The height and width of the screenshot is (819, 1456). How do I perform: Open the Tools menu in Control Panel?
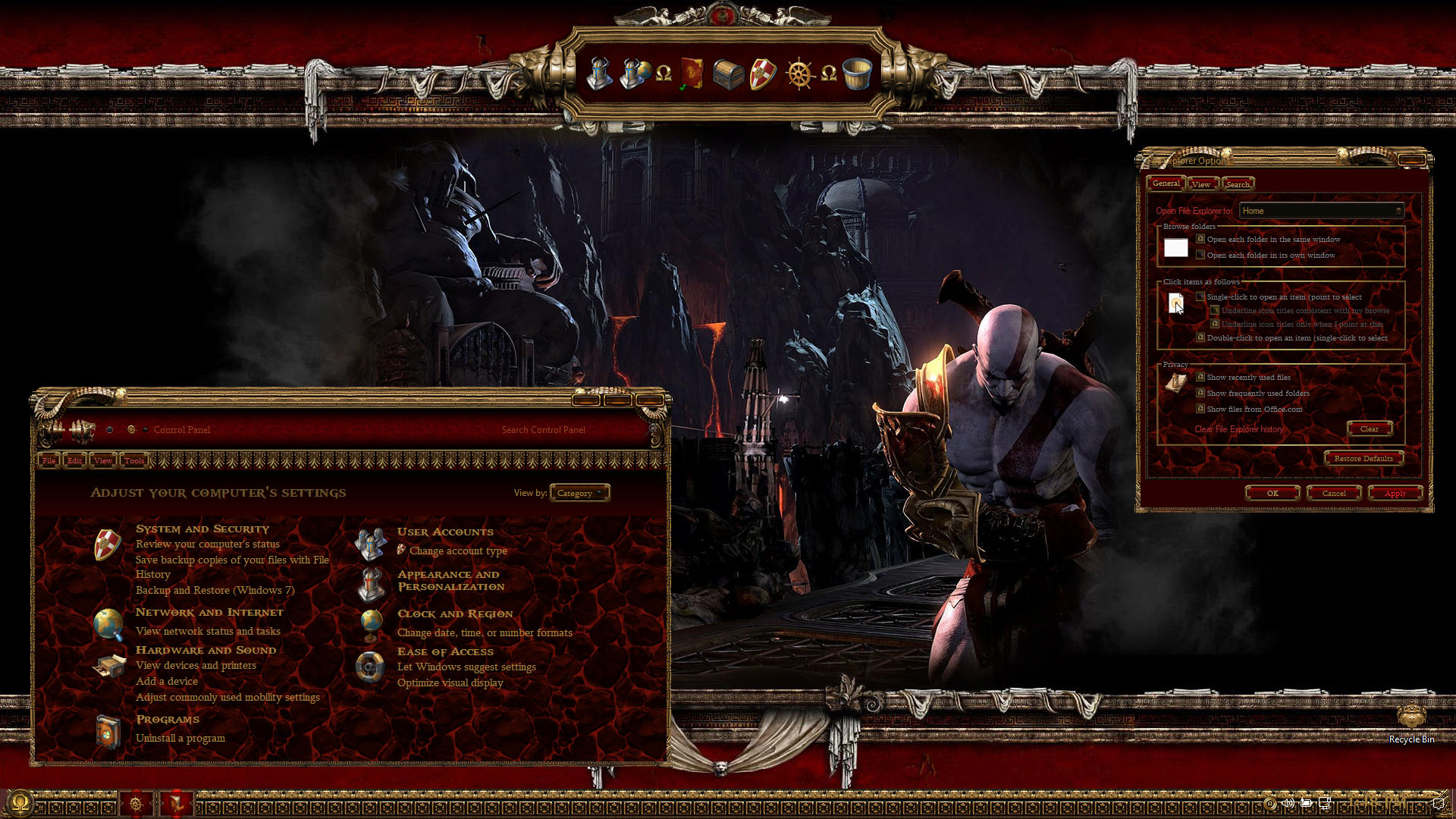click(x=134, y=460)
